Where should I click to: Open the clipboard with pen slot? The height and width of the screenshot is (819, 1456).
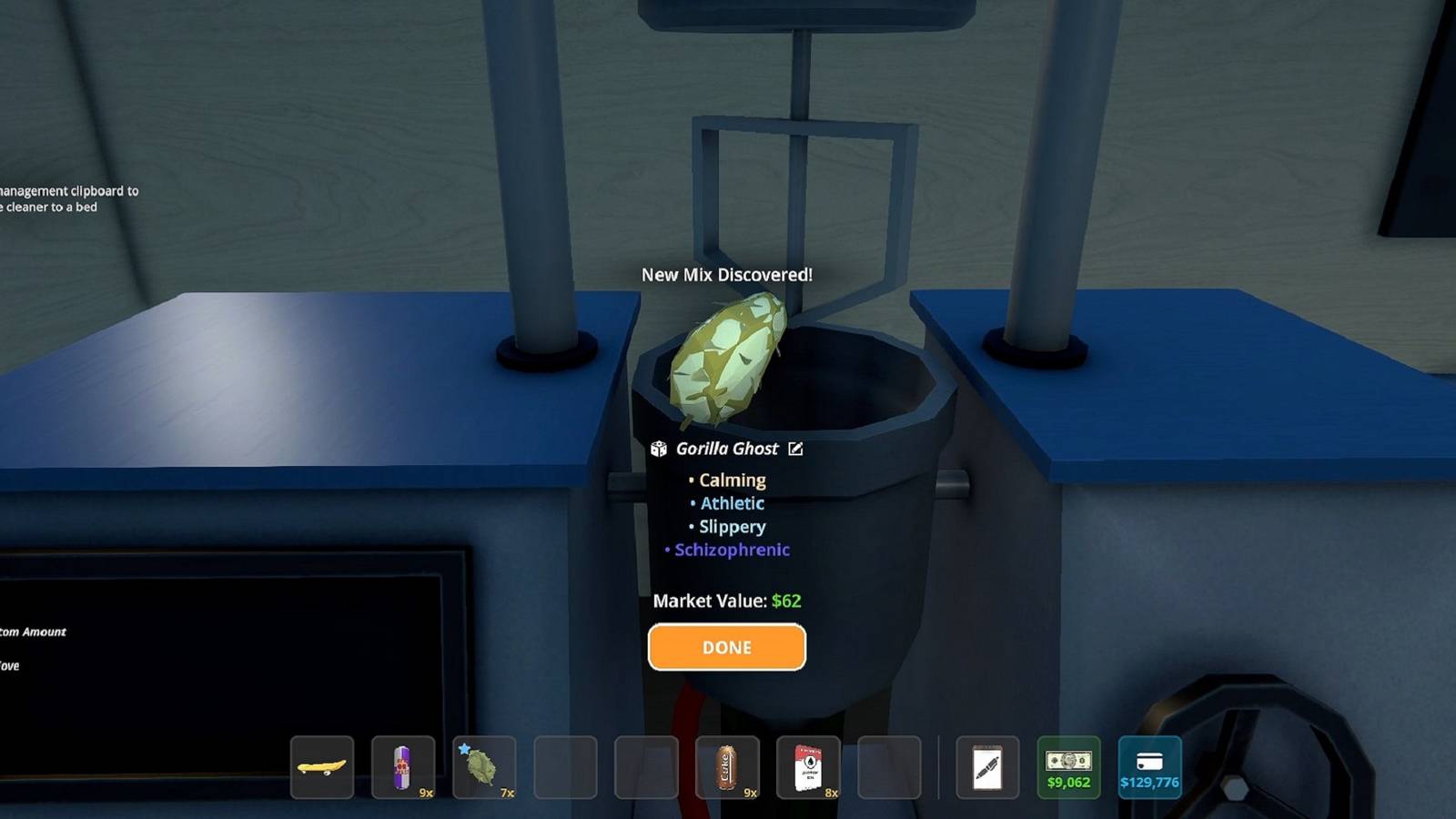[x=987, y=767]
